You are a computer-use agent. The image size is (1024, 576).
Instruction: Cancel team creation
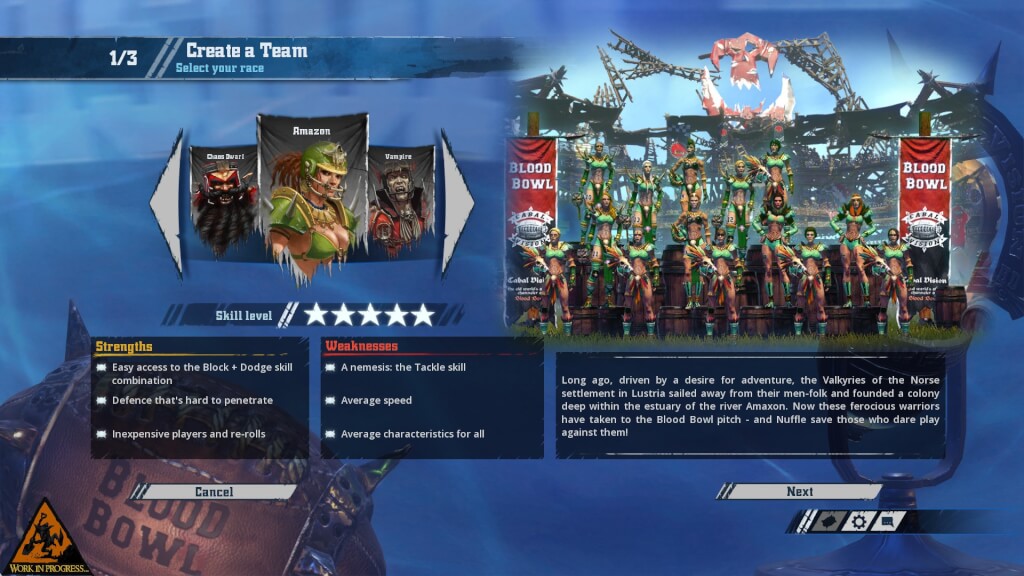214,491
